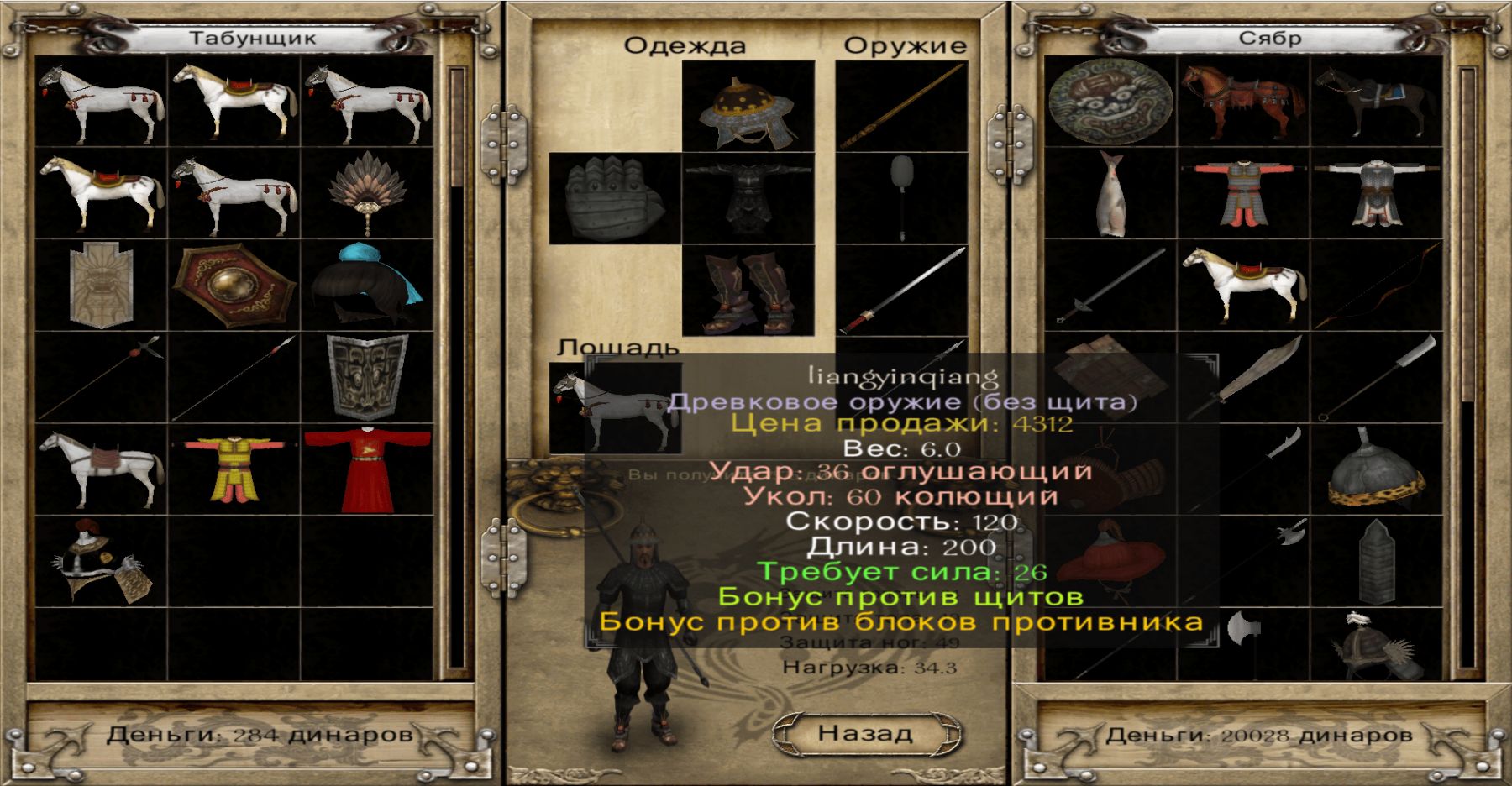Pick the merchant's leopard-fur trimmed helmet

[x=1376, y=469]
